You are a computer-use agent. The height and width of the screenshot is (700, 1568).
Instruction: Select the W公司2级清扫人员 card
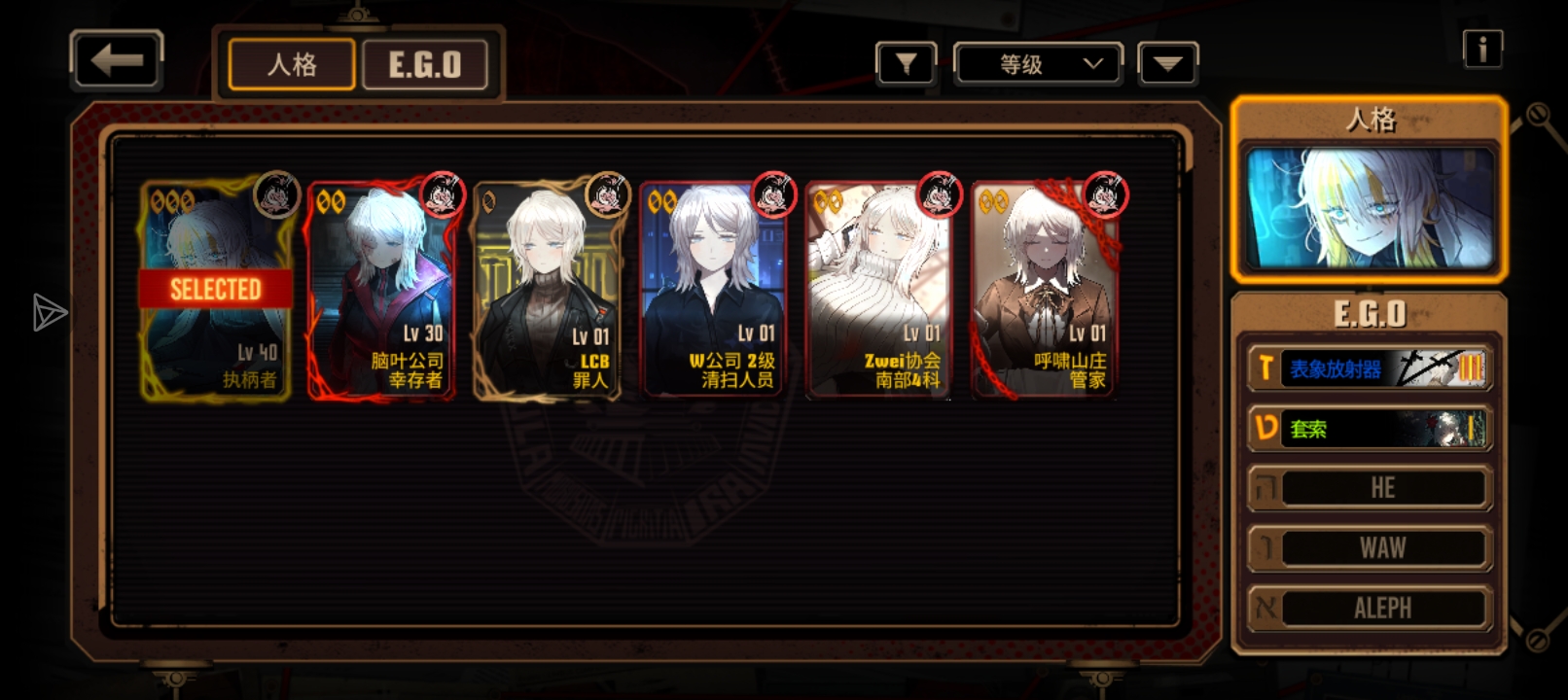[712, 290]
